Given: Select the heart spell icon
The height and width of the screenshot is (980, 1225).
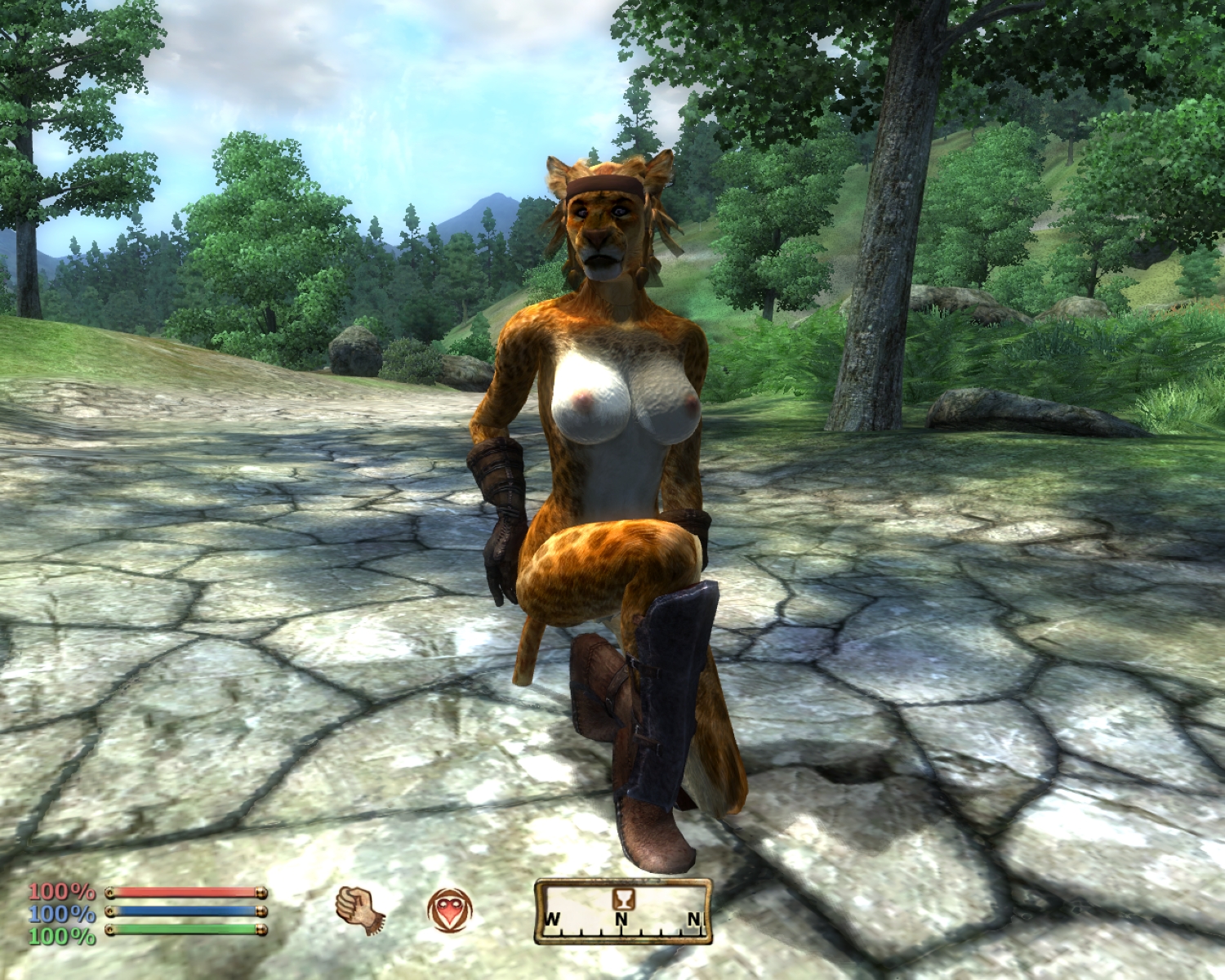Looking at the screenshot, I should pos(449,911).
